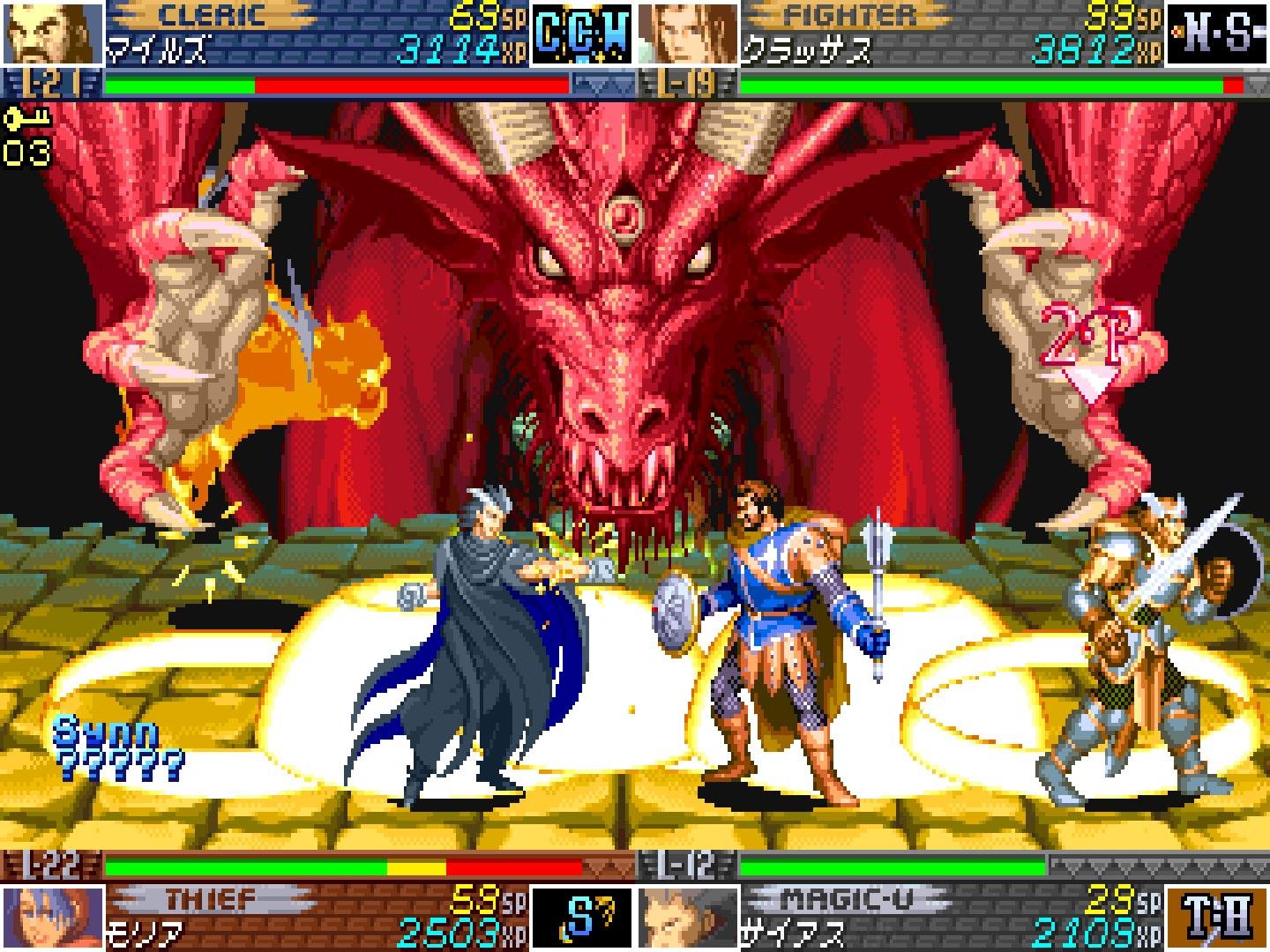The image size is (1270, 952).
Task: Select the T-H item slot icon
Action: point(1215,917)
